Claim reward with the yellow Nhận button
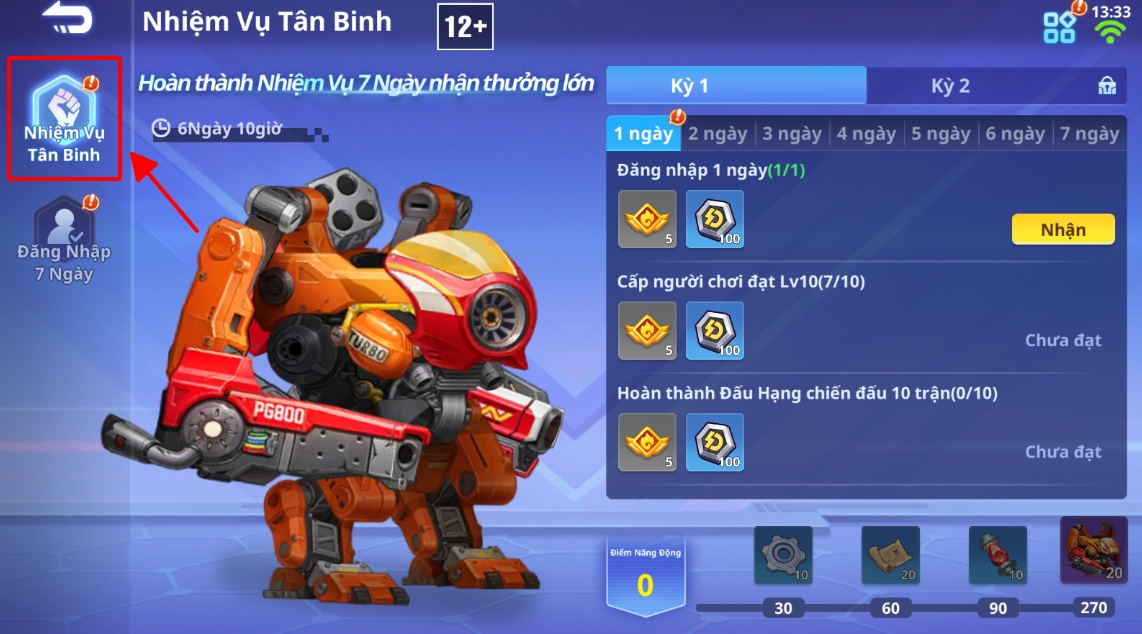Viewport: 1142px width, 634px height. pos(1063,230)
